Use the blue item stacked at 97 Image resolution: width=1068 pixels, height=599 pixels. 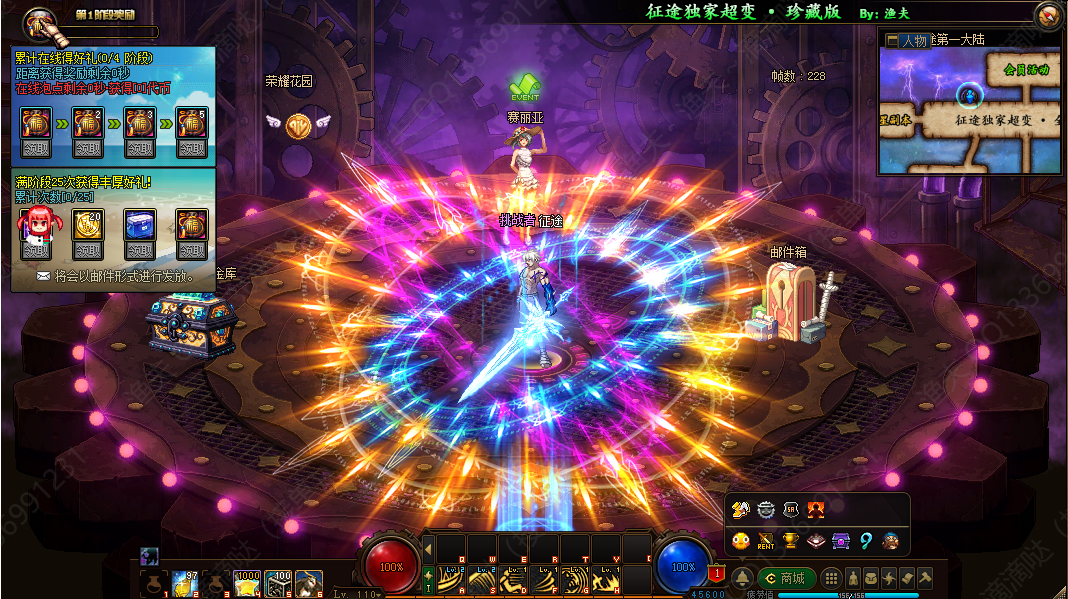[x=186, y=583]
